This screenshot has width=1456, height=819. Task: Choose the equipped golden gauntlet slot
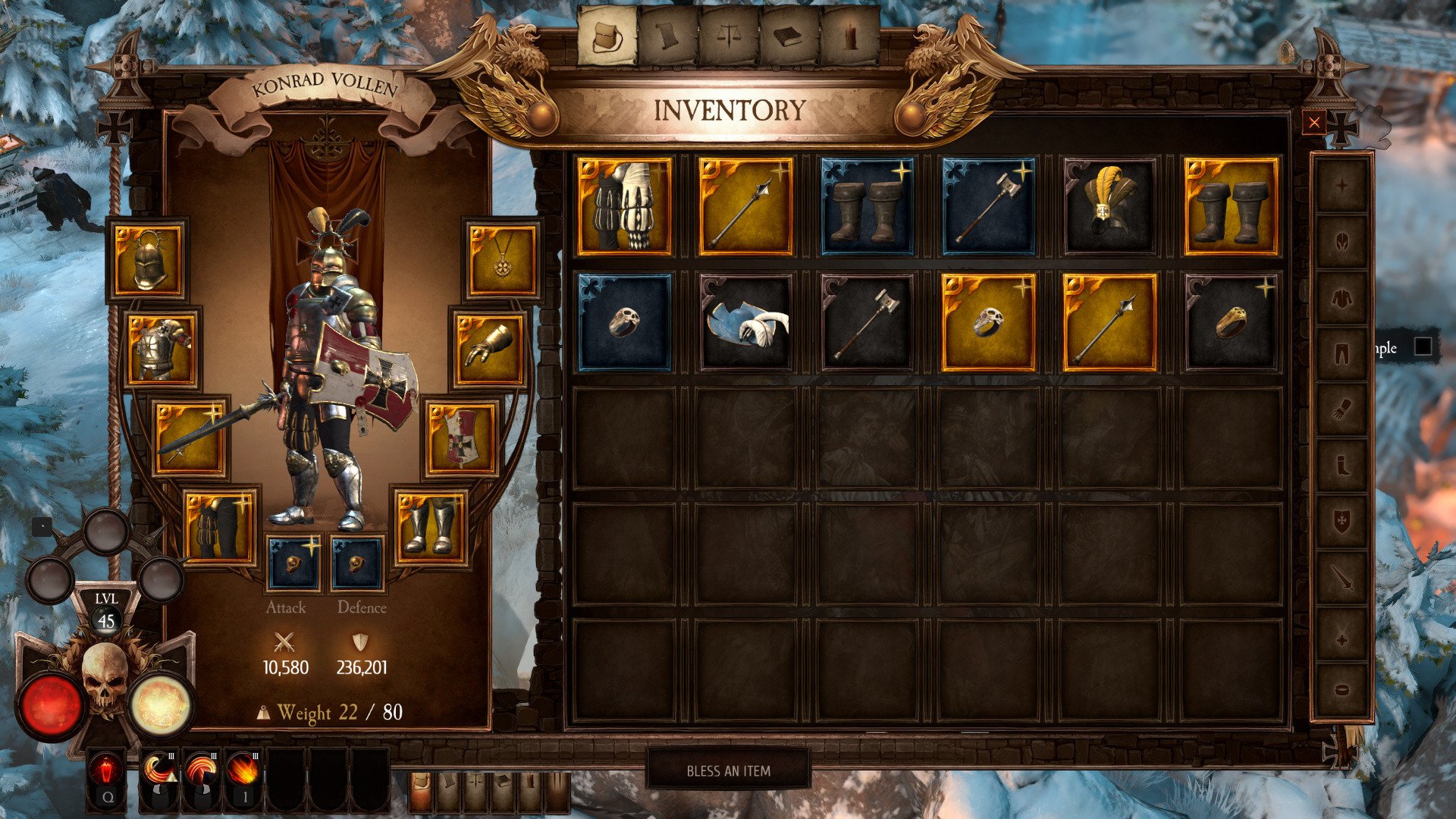click(489, 348)
